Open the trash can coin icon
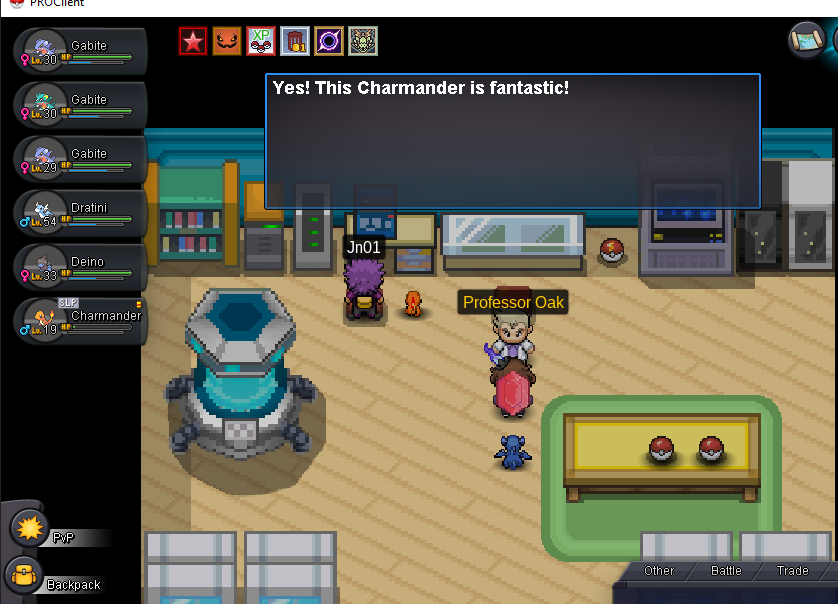The image size is (838, 604). point(295,41)
